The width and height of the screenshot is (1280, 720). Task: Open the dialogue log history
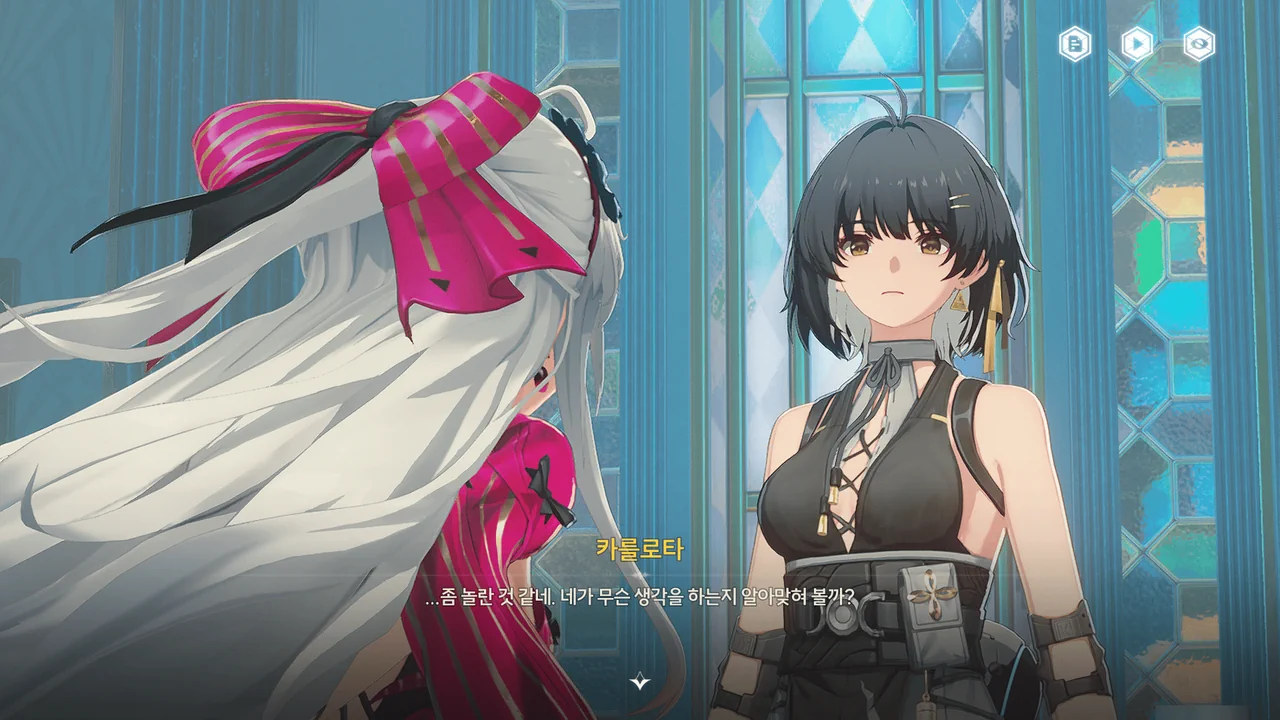tap(1075, 44)
